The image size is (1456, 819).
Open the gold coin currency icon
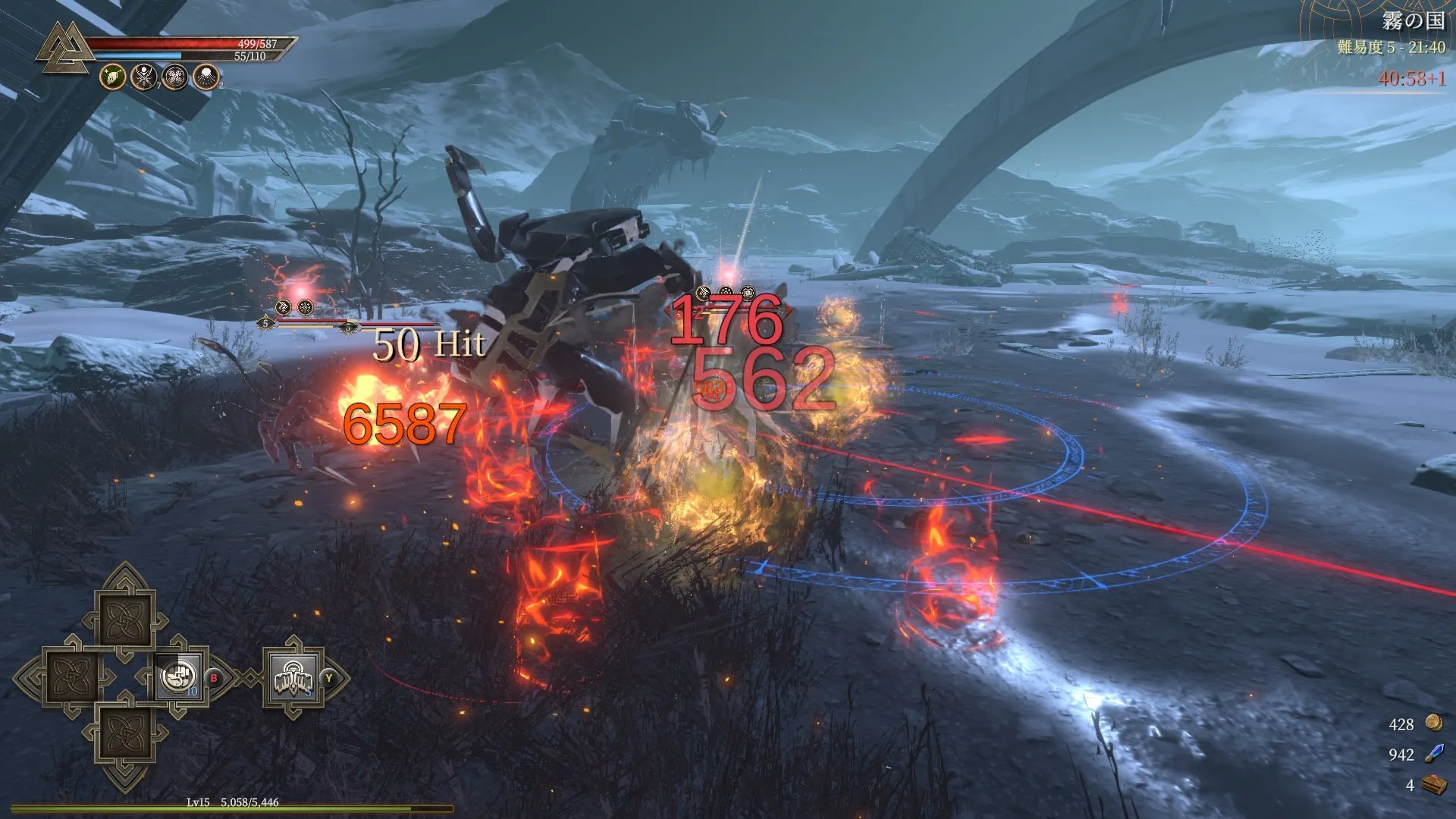[x=1433, y=723]
